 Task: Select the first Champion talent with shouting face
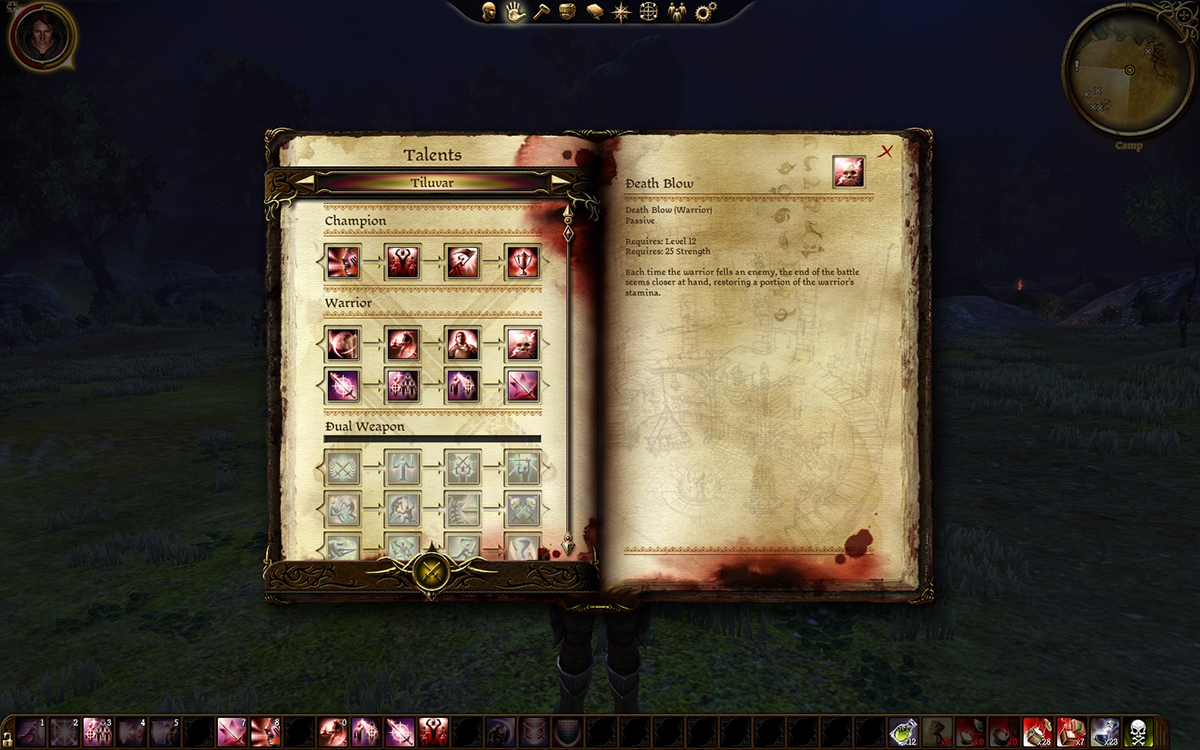pos(343,261)
